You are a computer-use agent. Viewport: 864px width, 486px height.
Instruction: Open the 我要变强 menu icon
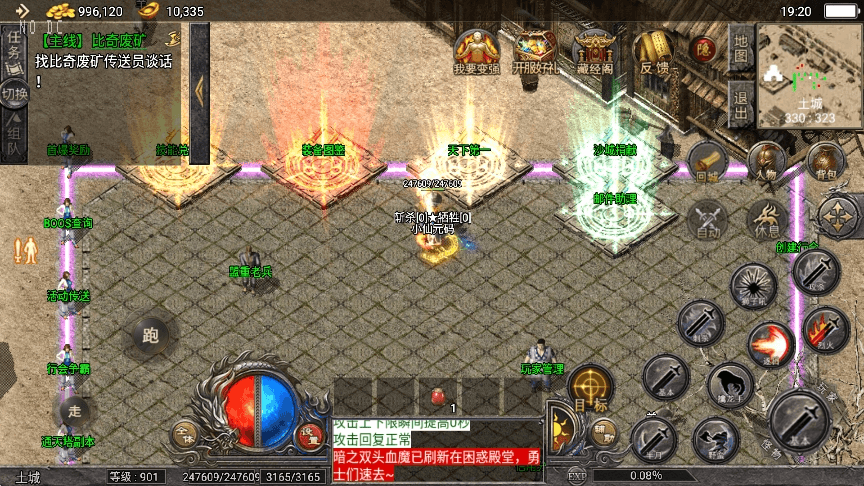tap(476, 52)
